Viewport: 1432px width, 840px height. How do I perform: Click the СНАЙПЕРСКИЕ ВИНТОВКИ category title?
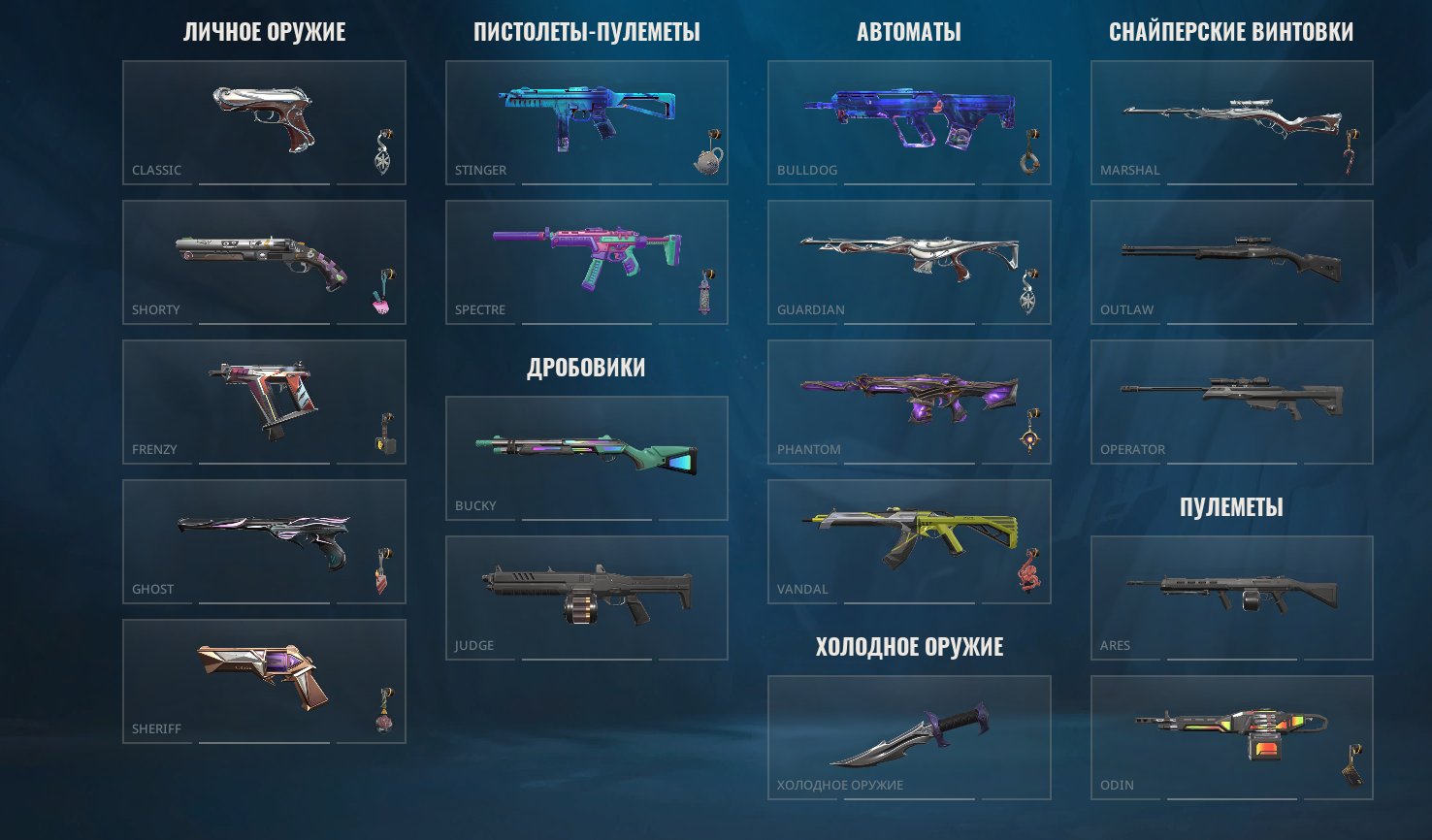[1230, 30]
